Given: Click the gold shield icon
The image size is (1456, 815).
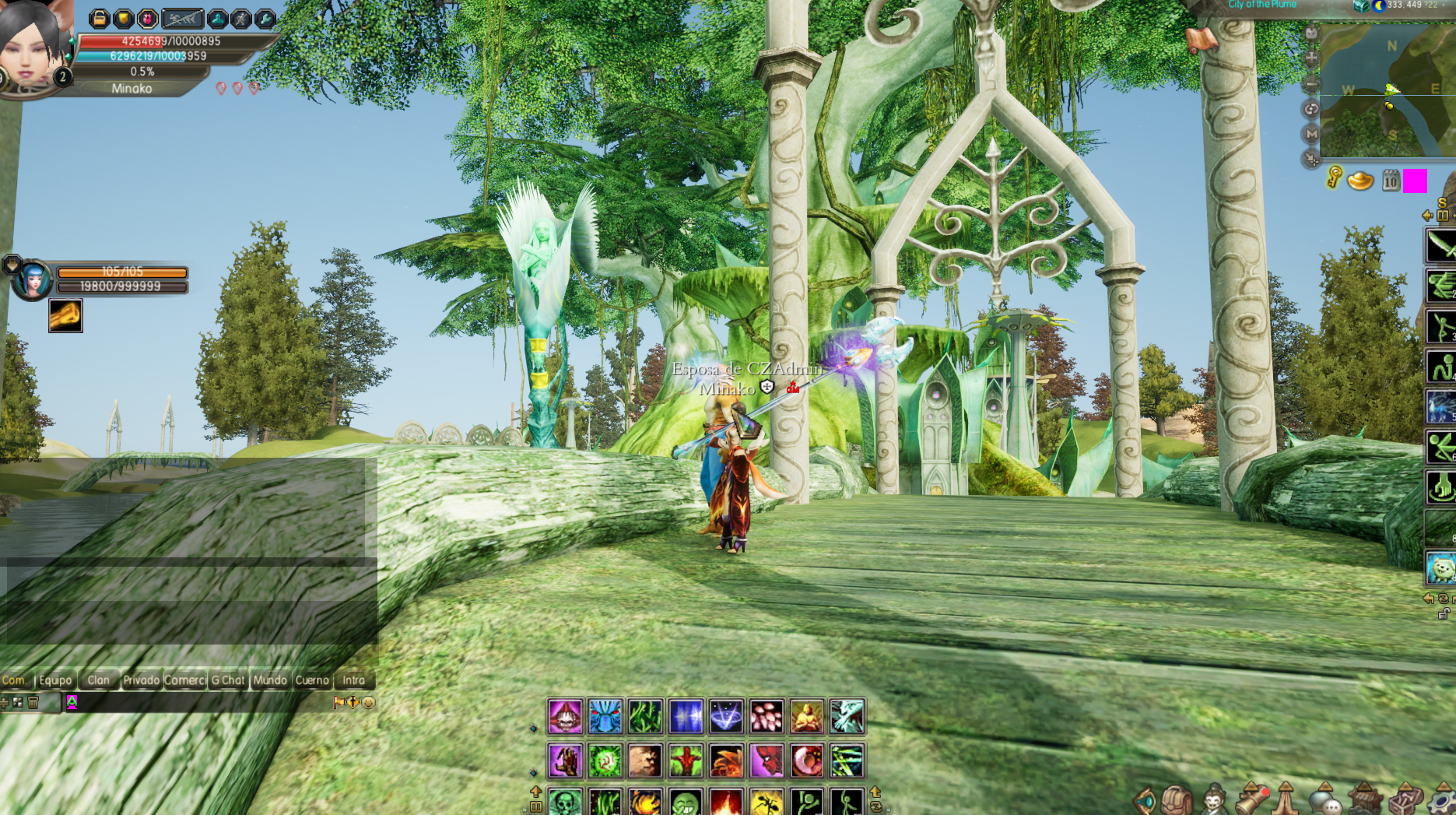Looking at the screenshot, I should (123, 18).
